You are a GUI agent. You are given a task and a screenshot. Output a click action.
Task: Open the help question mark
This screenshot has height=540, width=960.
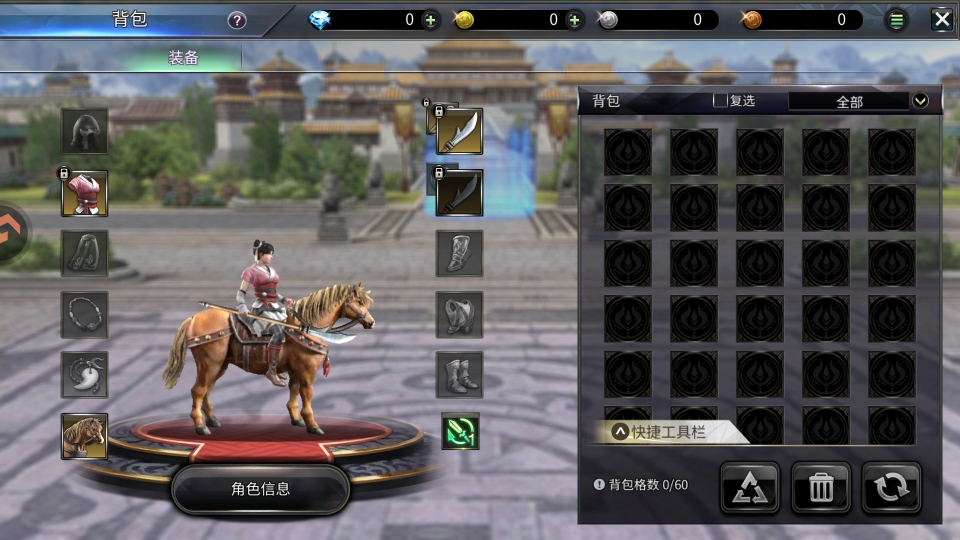237,20
